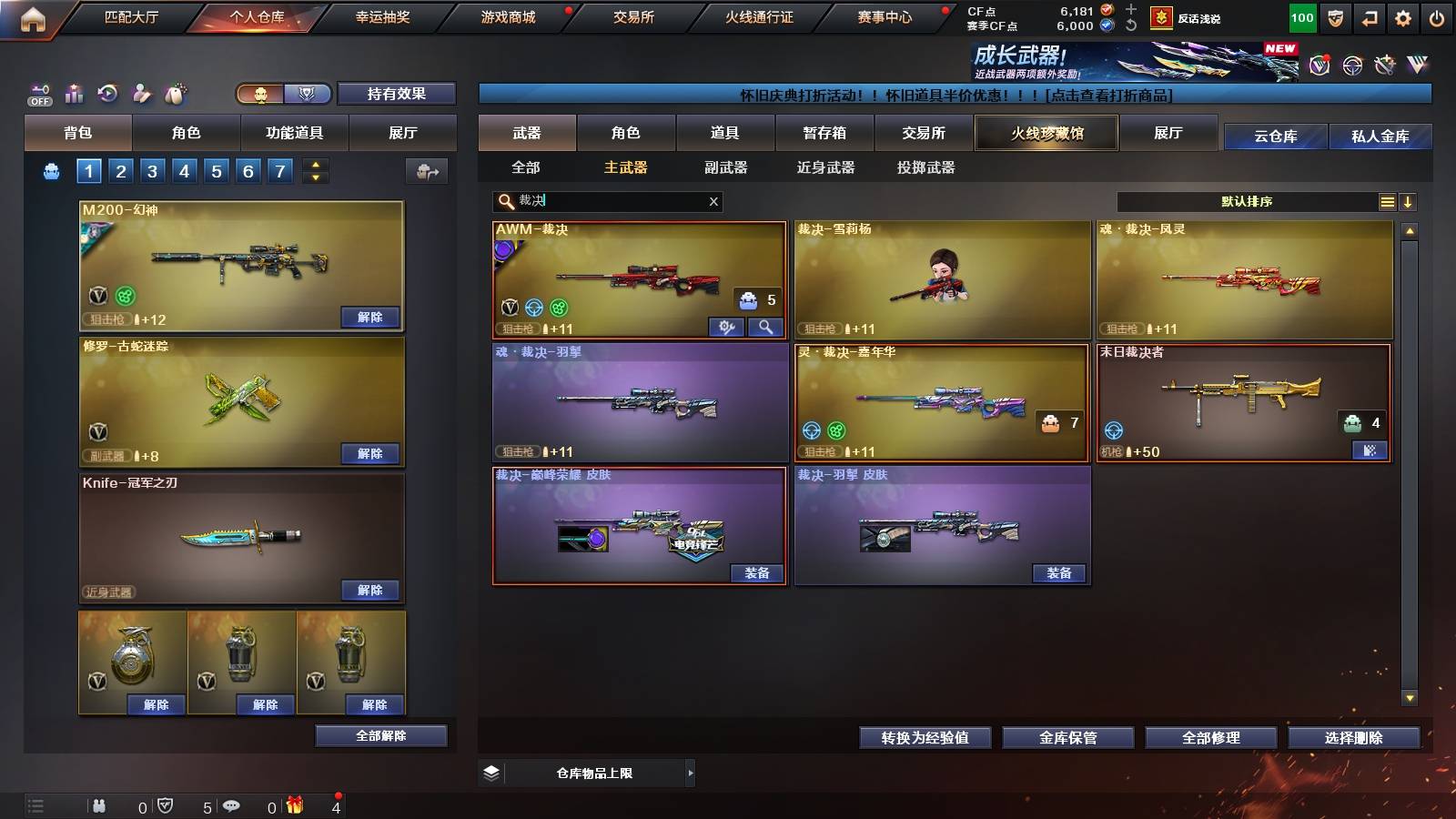Viewport: 1456px width, 819px height.
Task: Click the list view icon next to sort order
Action: (x=1387, y=201)
